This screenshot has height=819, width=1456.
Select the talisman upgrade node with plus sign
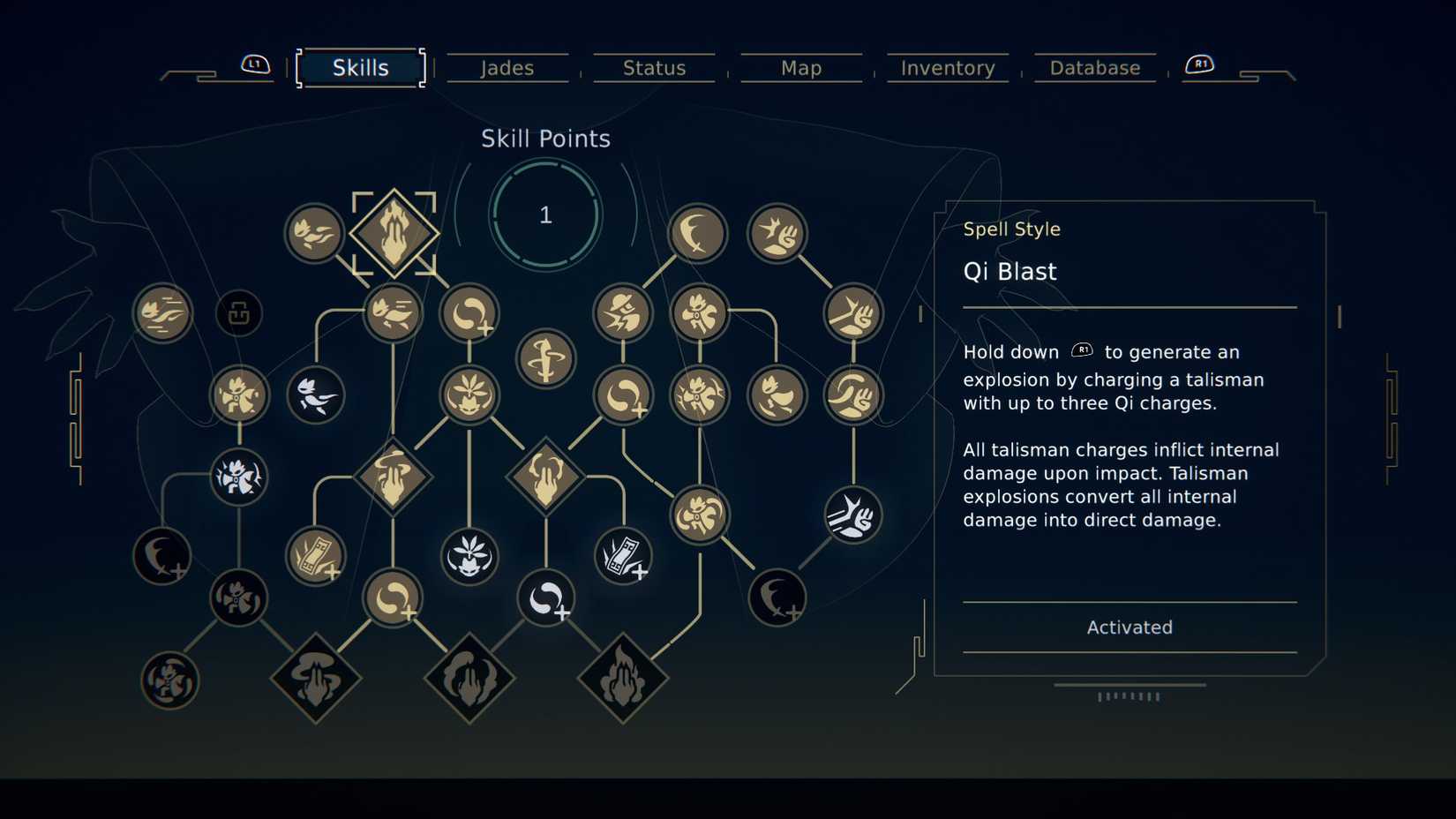(x=315, y=556)
